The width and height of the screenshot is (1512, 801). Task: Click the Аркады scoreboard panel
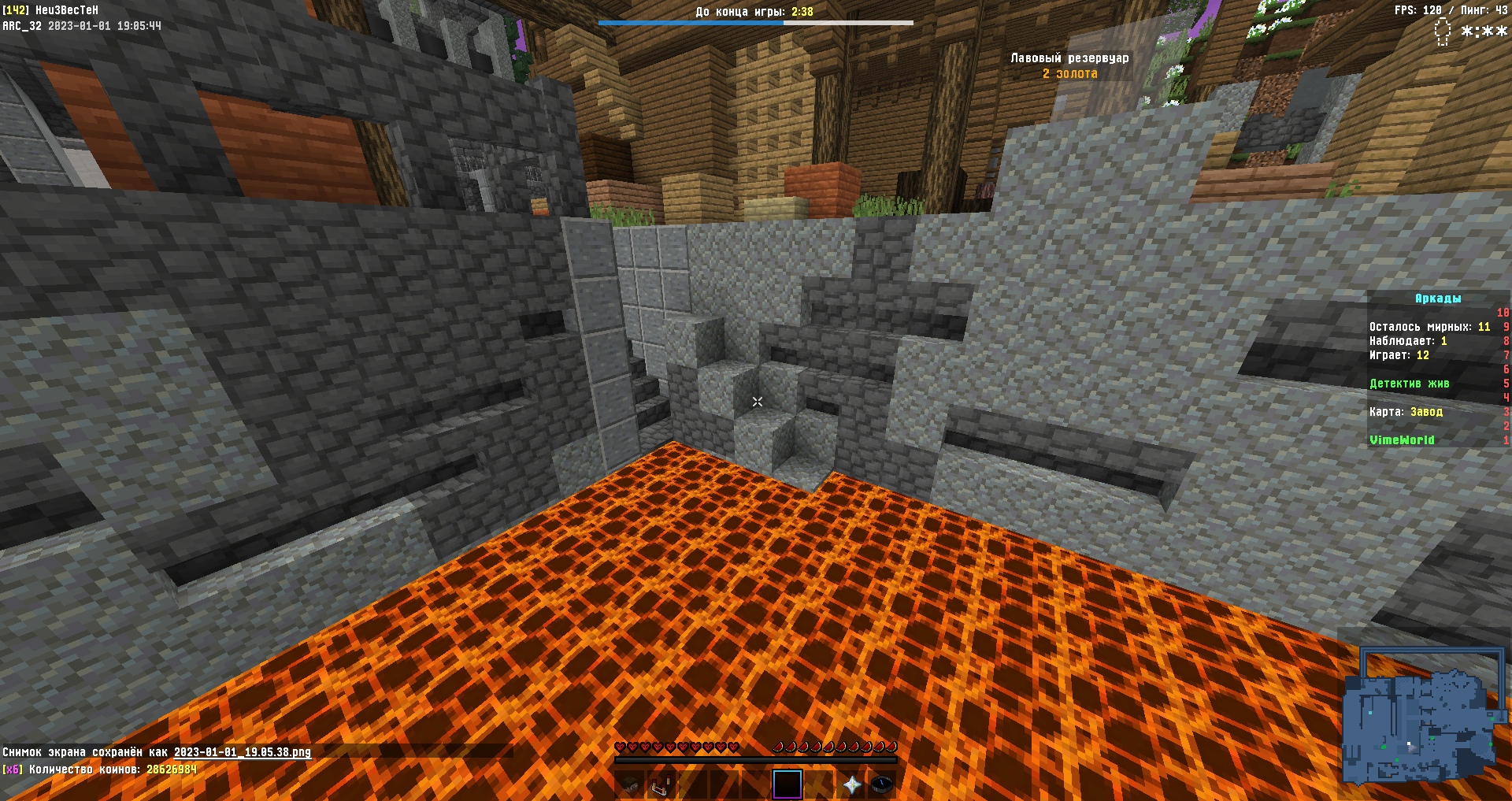pyautogui.click(x=1437, y=369)
